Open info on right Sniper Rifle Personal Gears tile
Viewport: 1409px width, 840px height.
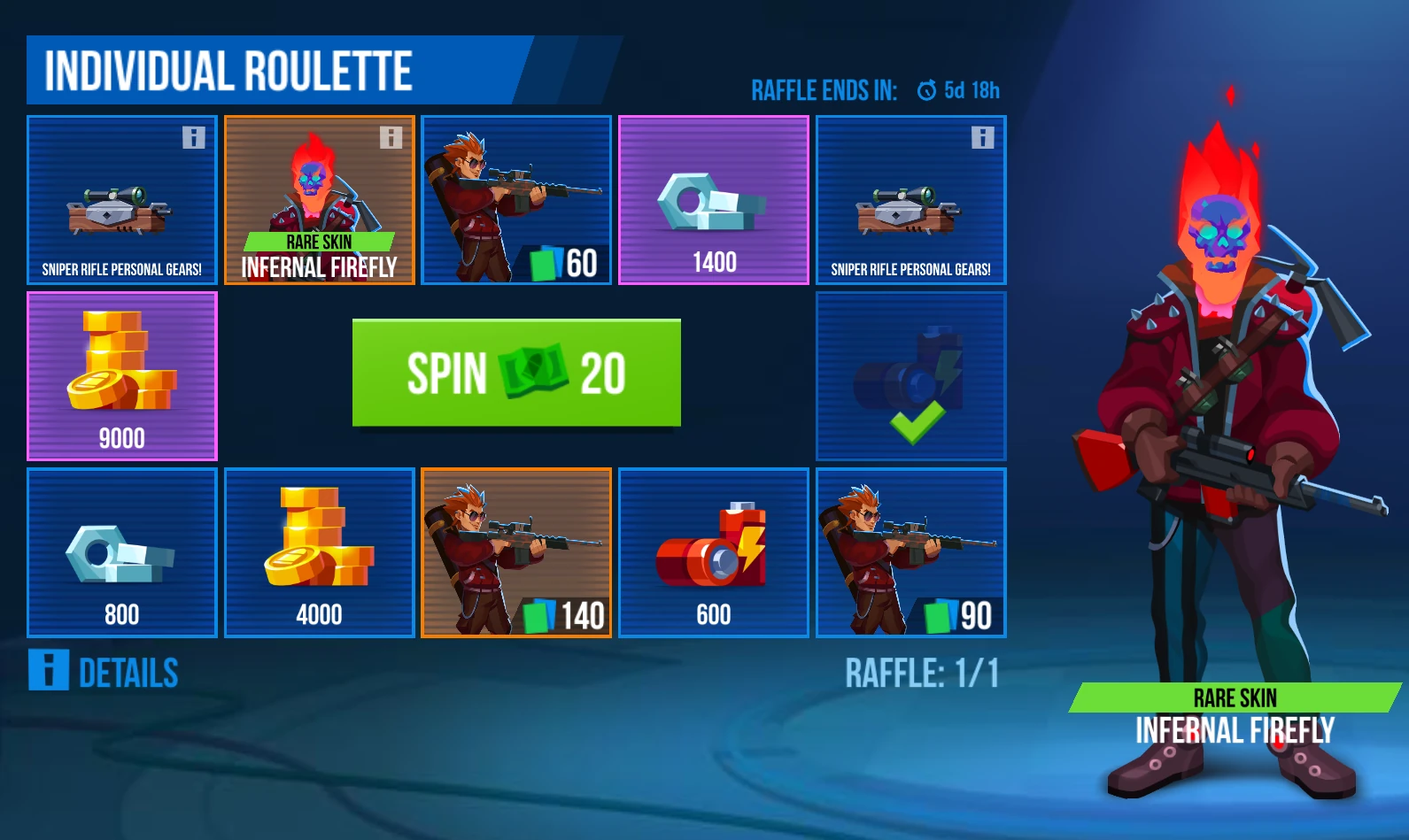pos(981,136)
